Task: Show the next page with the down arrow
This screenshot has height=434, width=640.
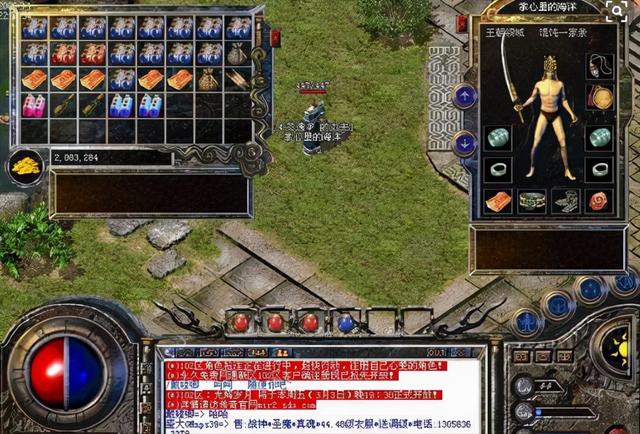Action: pos(465,142)
